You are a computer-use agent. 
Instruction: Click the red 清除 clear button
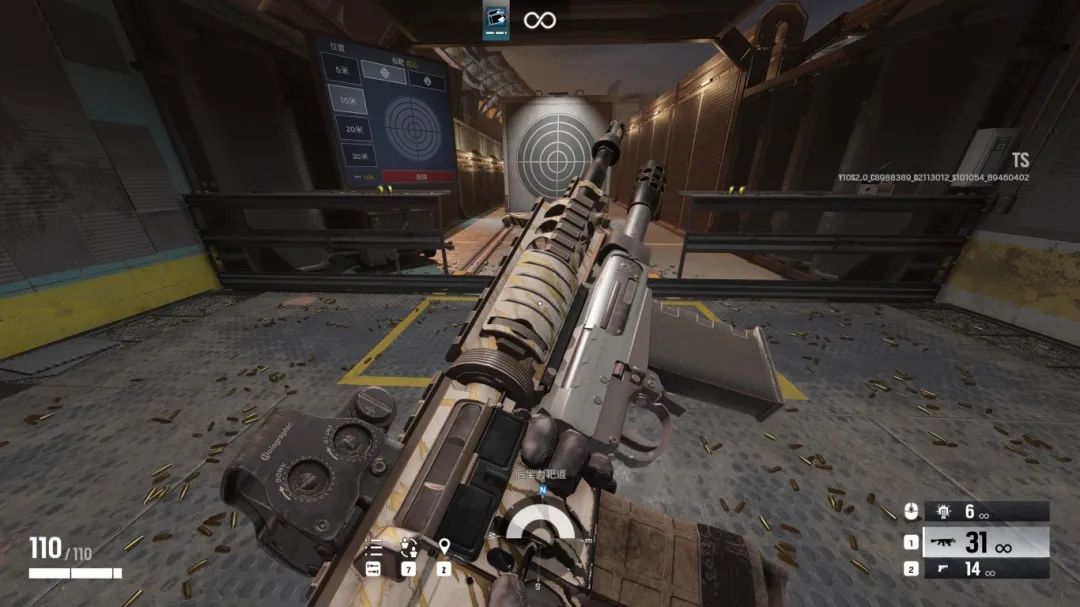click(419, 176)
